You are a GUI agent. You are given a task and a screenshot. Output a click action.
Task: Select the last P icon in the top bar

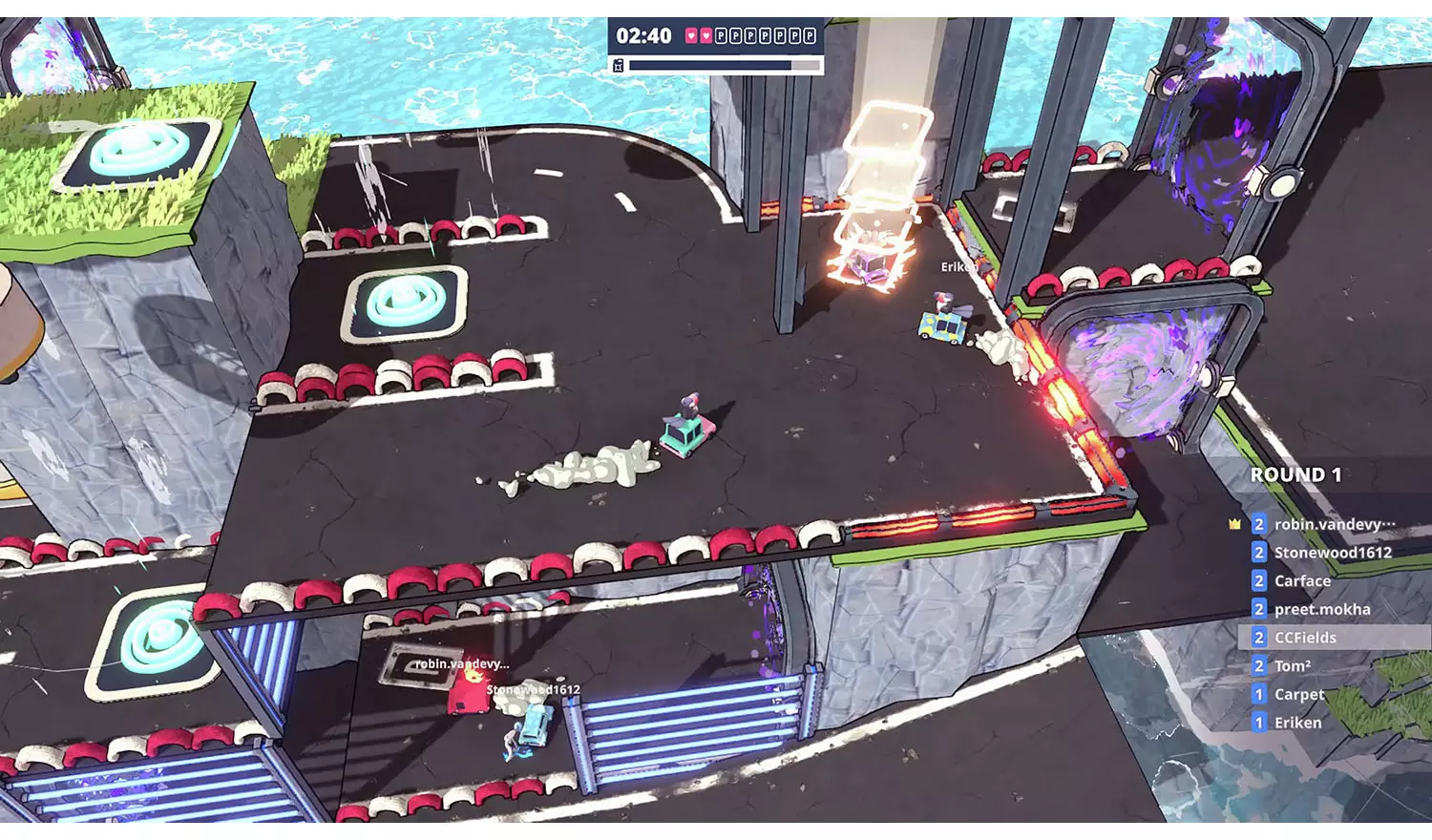coord(808,36)
